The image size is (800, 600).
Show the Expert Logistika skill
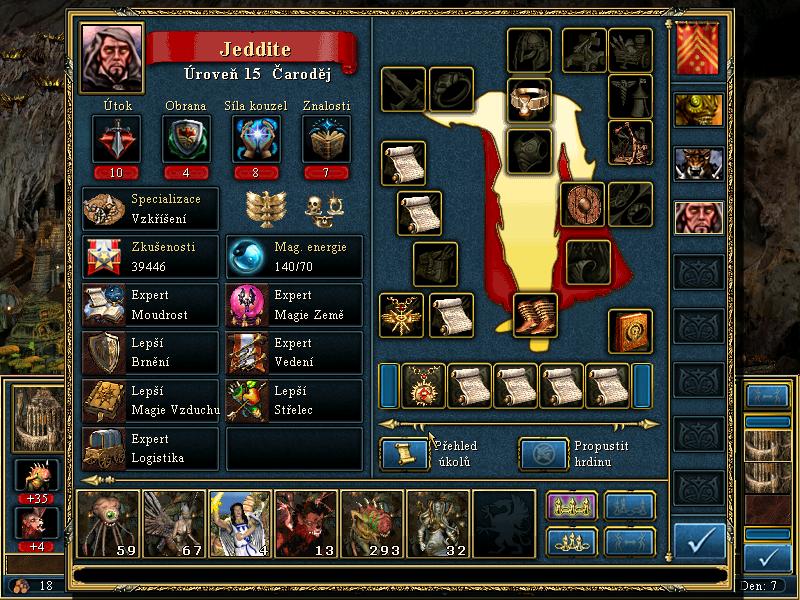(x=150, y=449)
